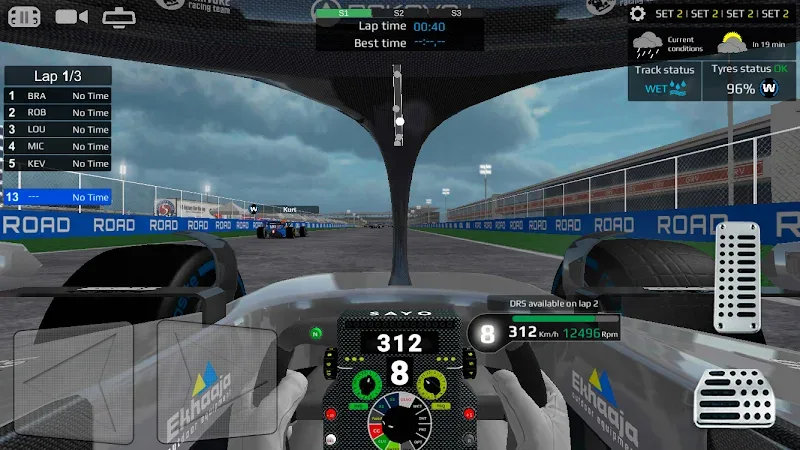Open settings with the gear icon

[x=637, y=14]
